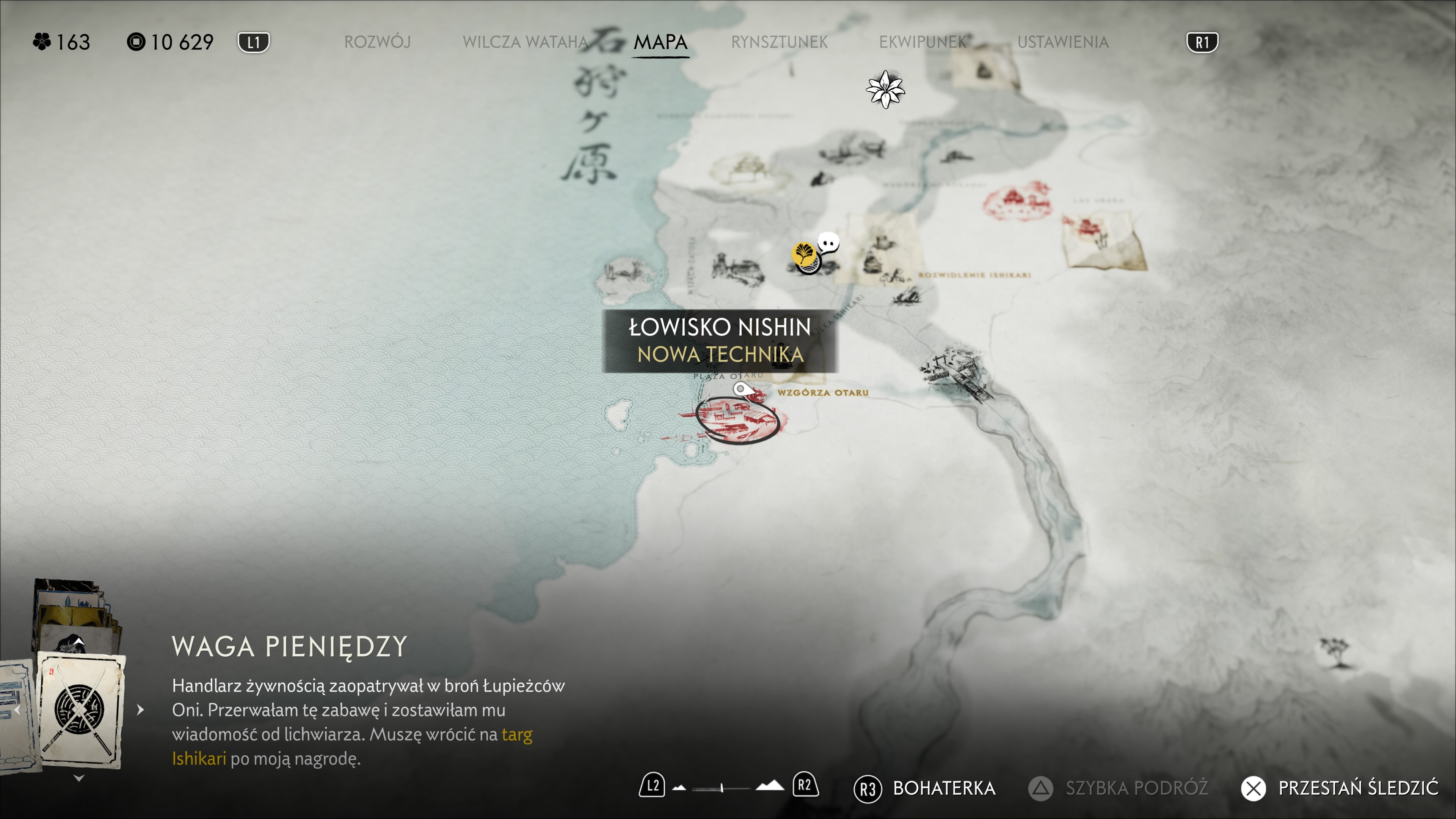Click the yellow ginkgo leaf map marker
The image size is (1456, 819).
point(804,254)
